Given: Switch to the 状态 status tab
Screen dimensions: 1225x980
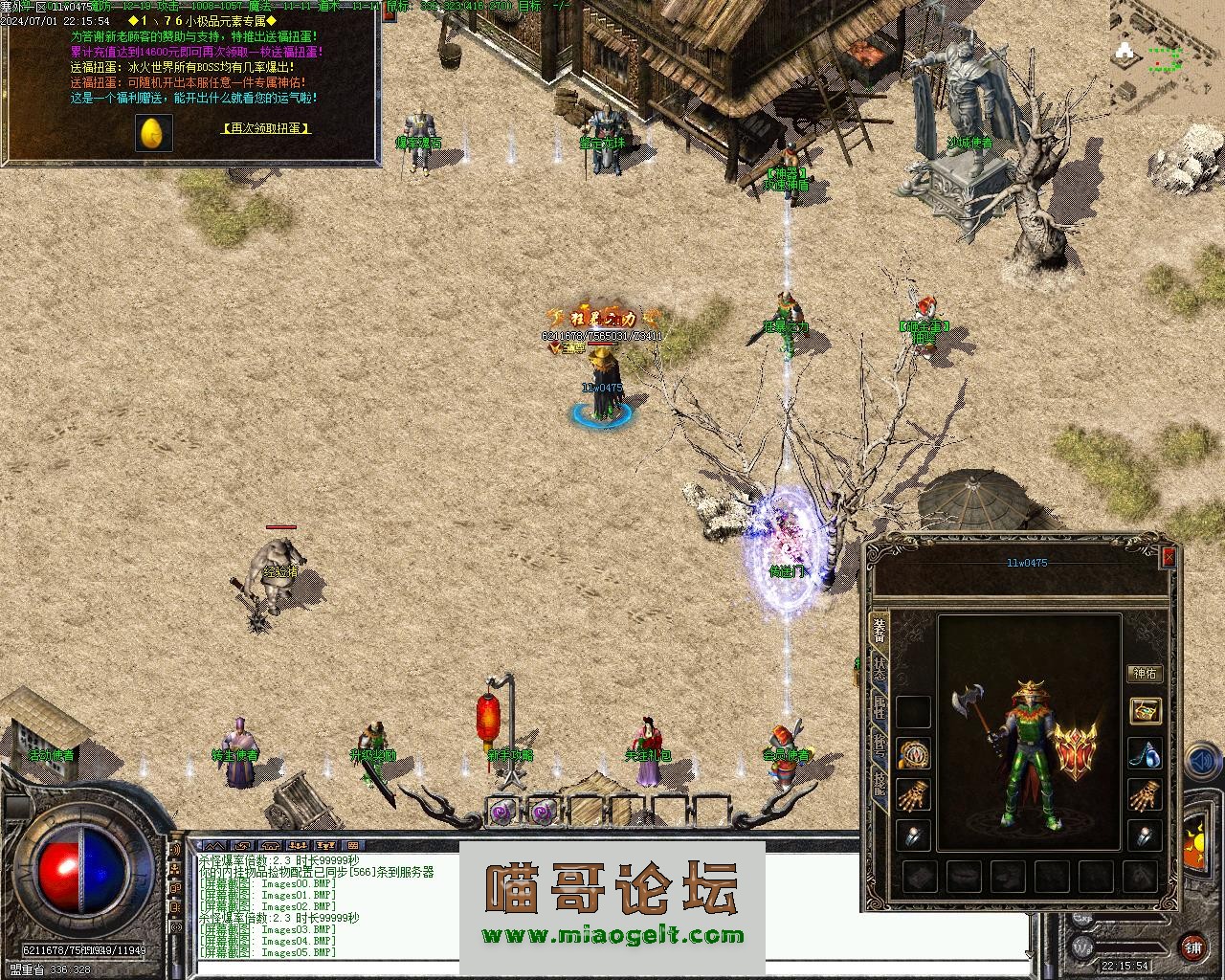Looking at the screenshot, I should pos(879,669).
